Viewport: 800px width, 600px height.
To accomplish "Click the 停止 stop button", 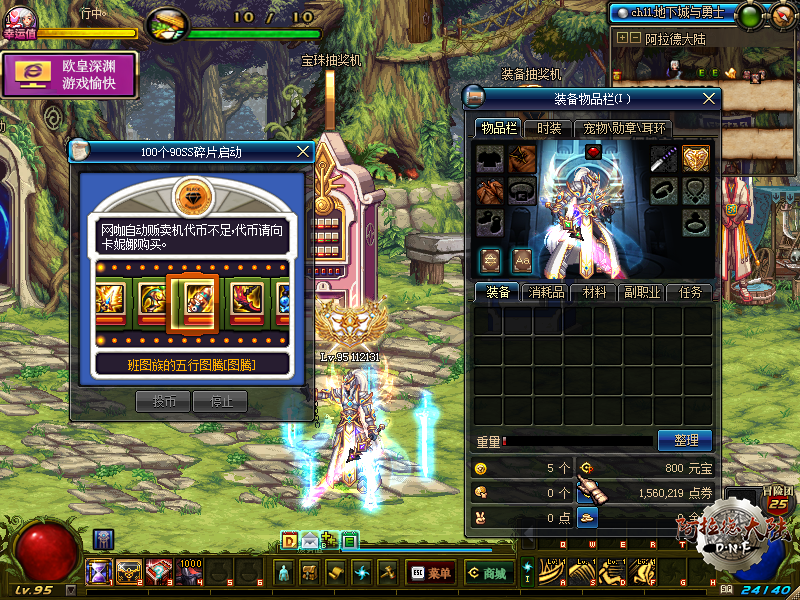I will [220, 401].
